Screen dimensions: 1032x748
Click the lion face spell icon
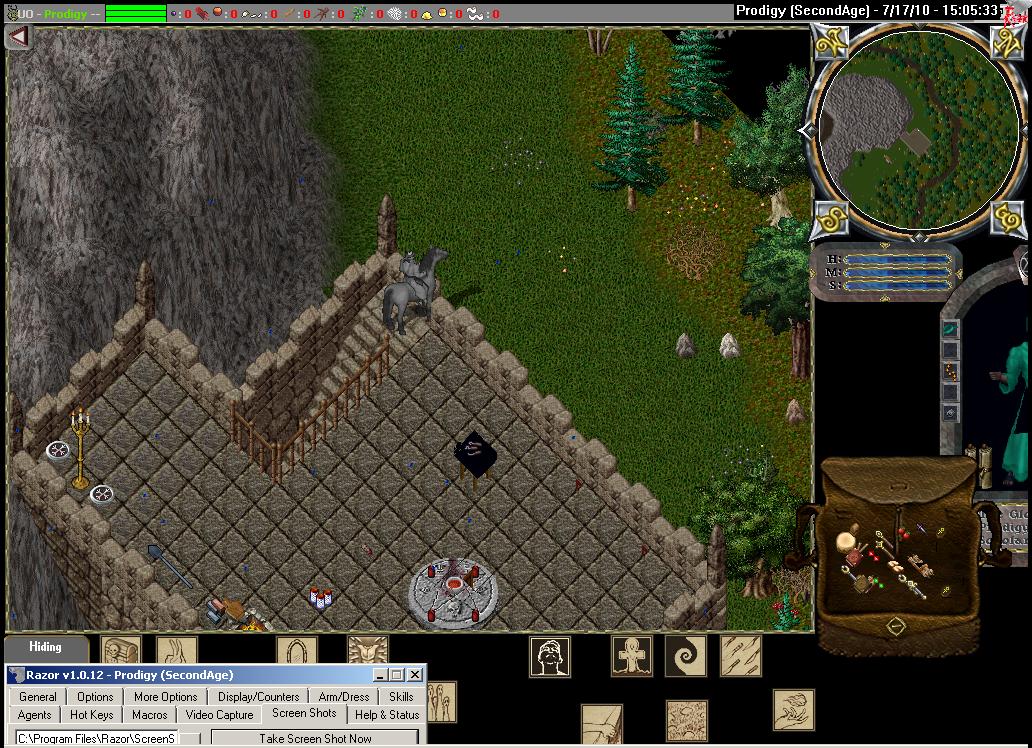(x=366, y=650)
